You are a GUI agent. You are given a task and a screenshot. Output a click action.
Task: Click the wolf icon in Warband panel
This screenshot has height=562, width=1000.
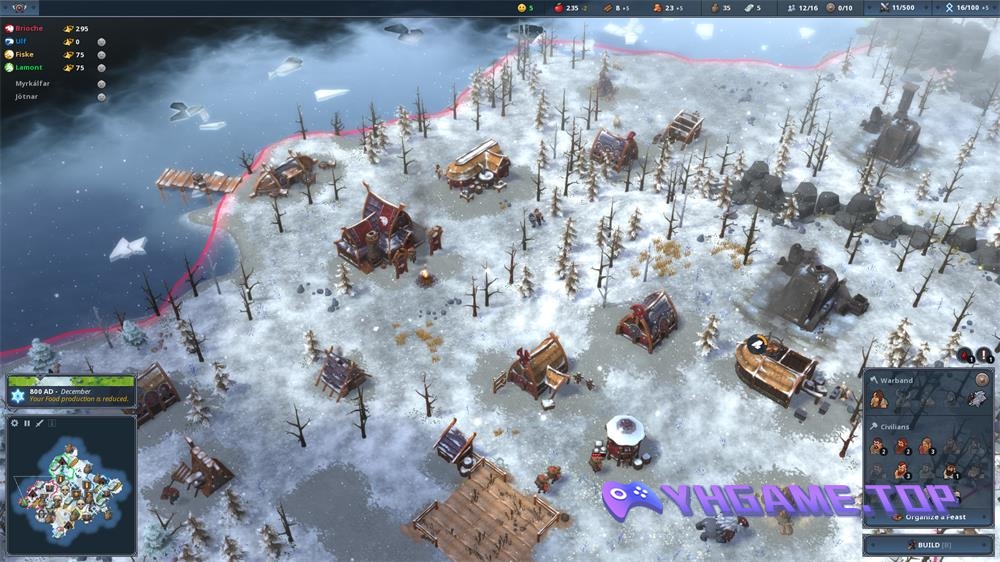click(x=976, y=399)
